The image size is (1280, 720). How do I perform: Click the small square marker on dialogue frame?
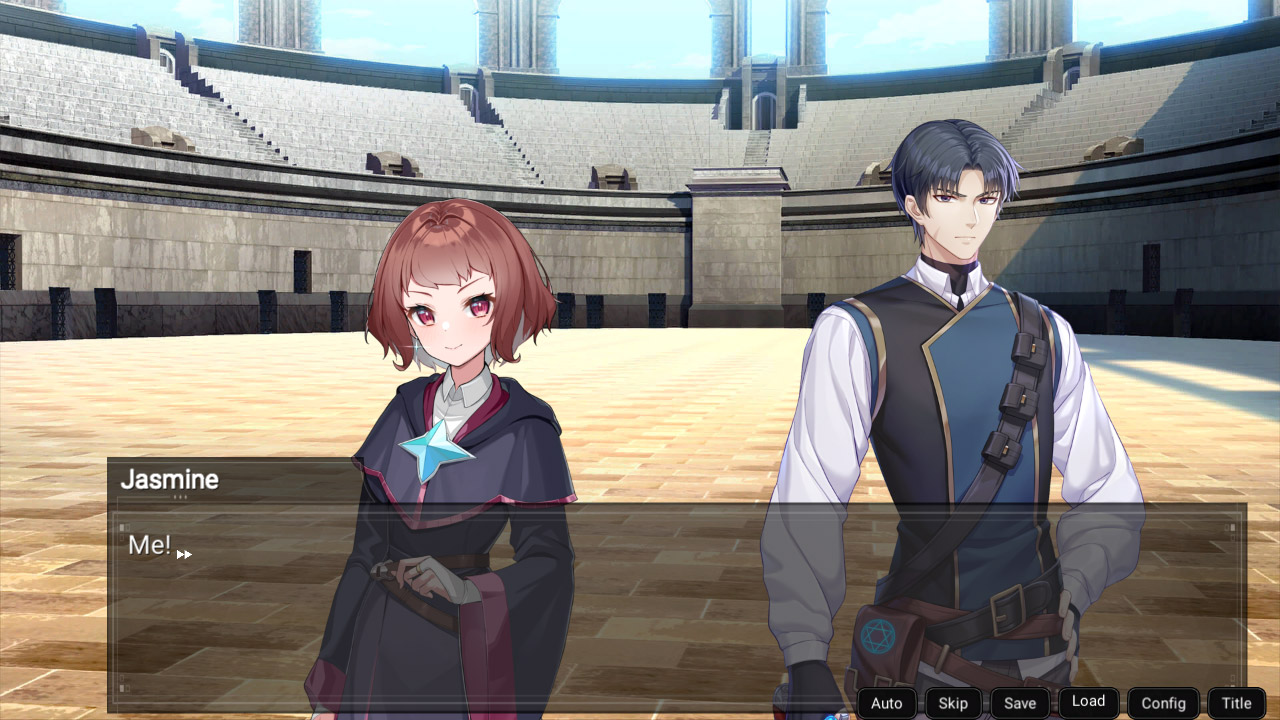click(121, 527)
